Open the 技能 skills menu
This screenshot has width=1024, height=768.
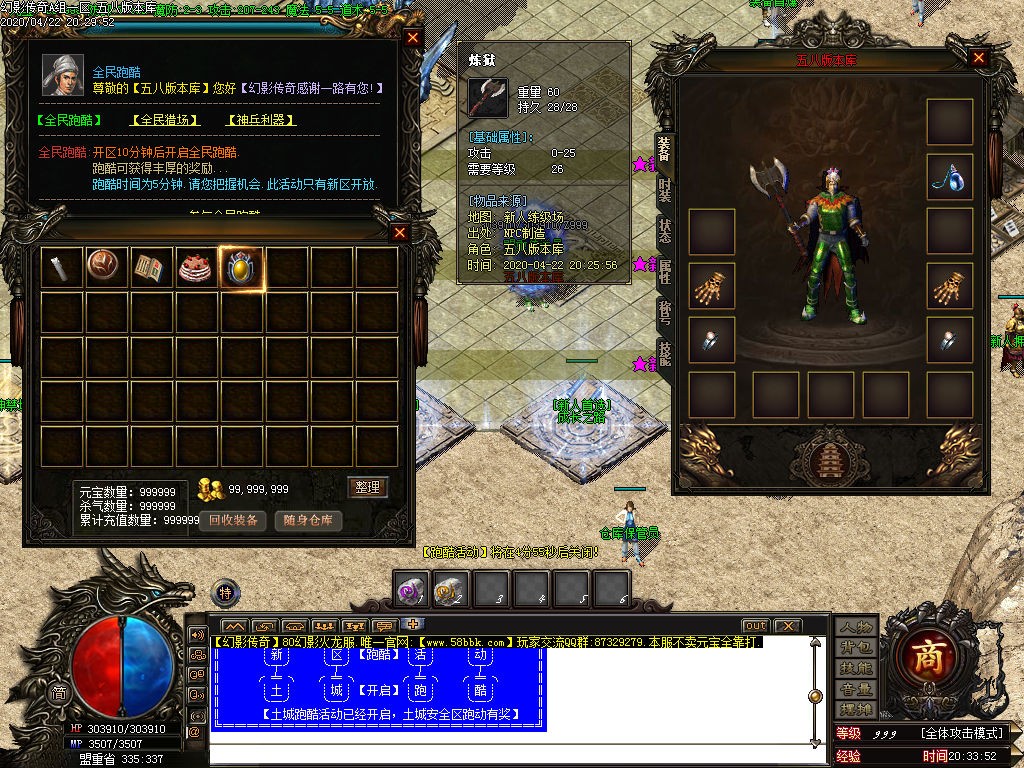pyautogui.click(x=856, y=668)
